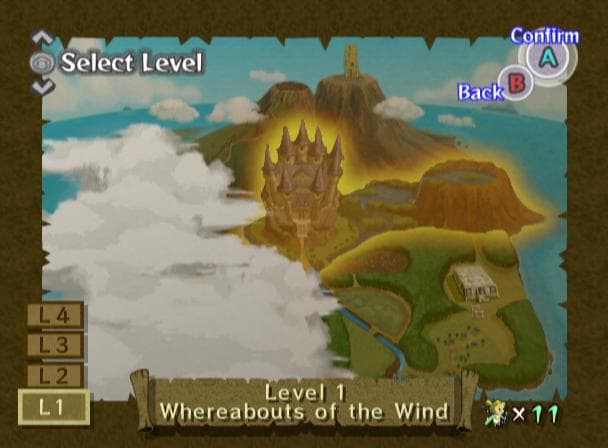
Task: Pick the L4 level tile
Action: [x=54, y=316]
